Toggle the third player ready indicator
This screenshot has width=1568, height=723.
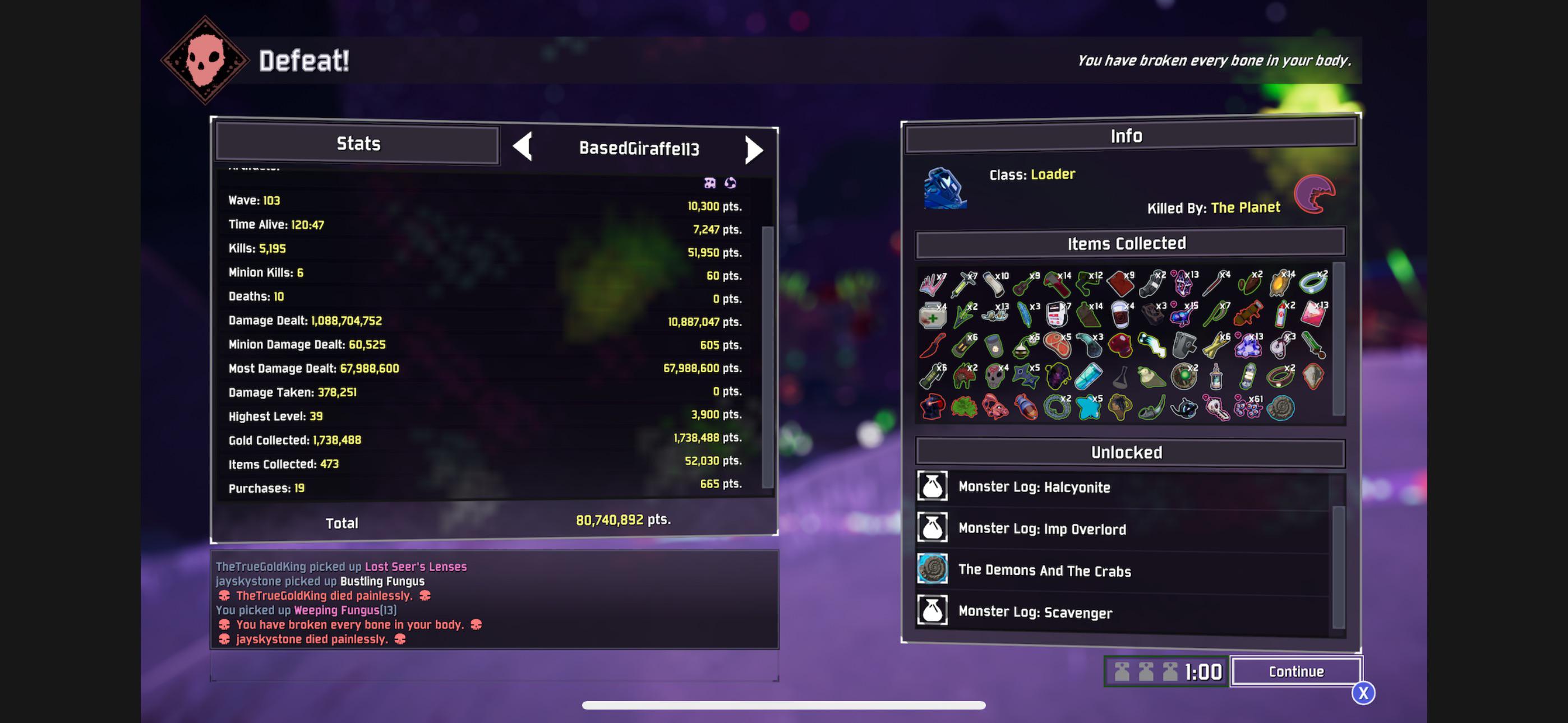click(1170, 673)
